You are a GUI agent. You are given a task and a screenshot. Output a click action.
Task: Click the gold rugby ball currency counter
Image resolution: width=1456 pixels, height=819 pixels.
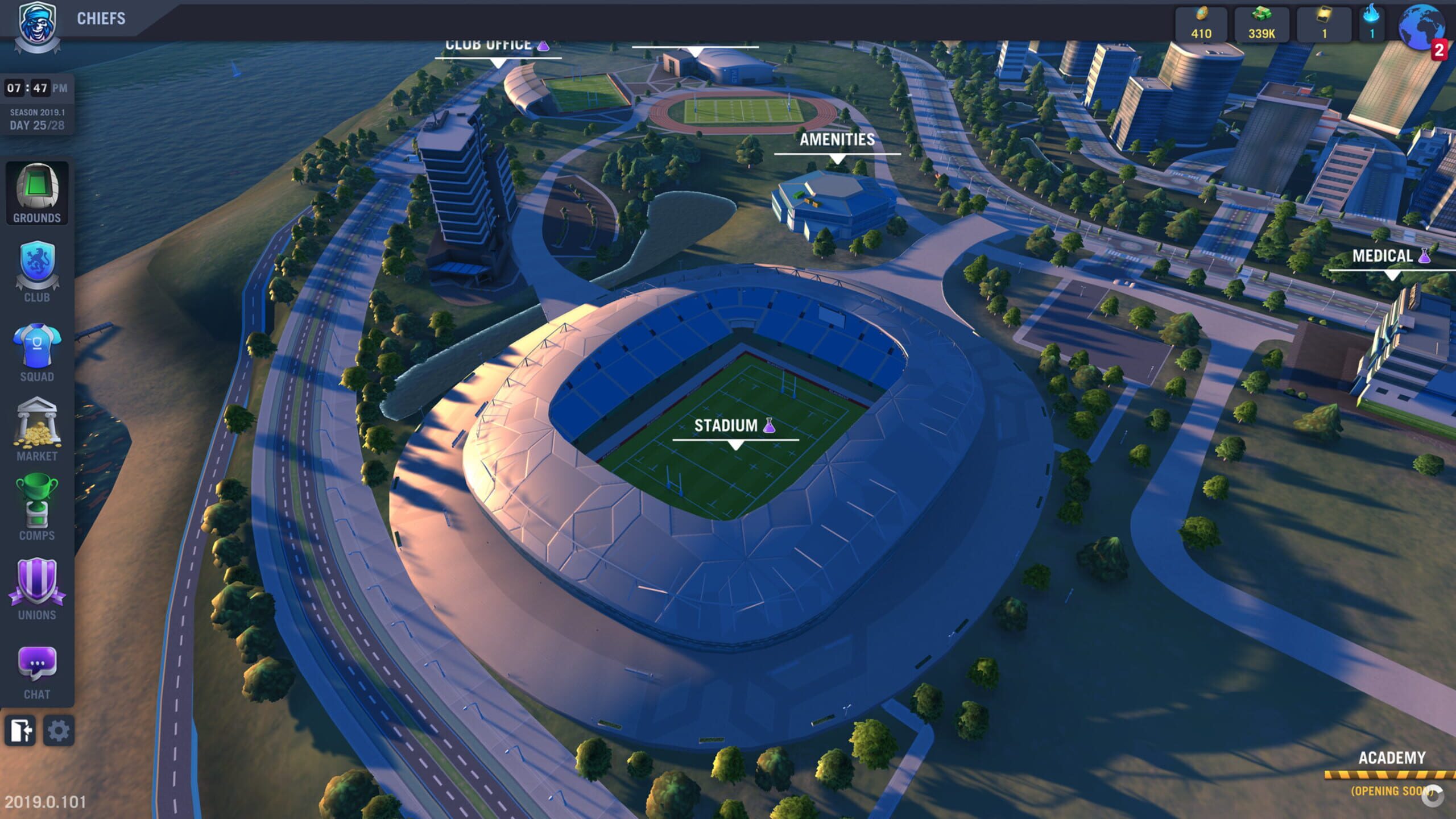(x=1200, y=23)
